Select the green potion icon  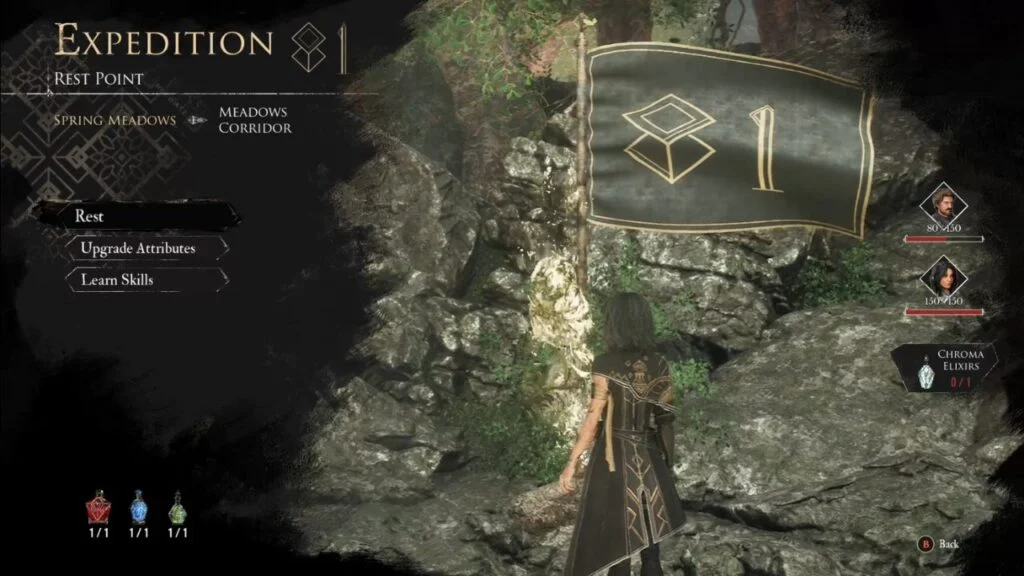pyautogui.click(x=177, y=510)
